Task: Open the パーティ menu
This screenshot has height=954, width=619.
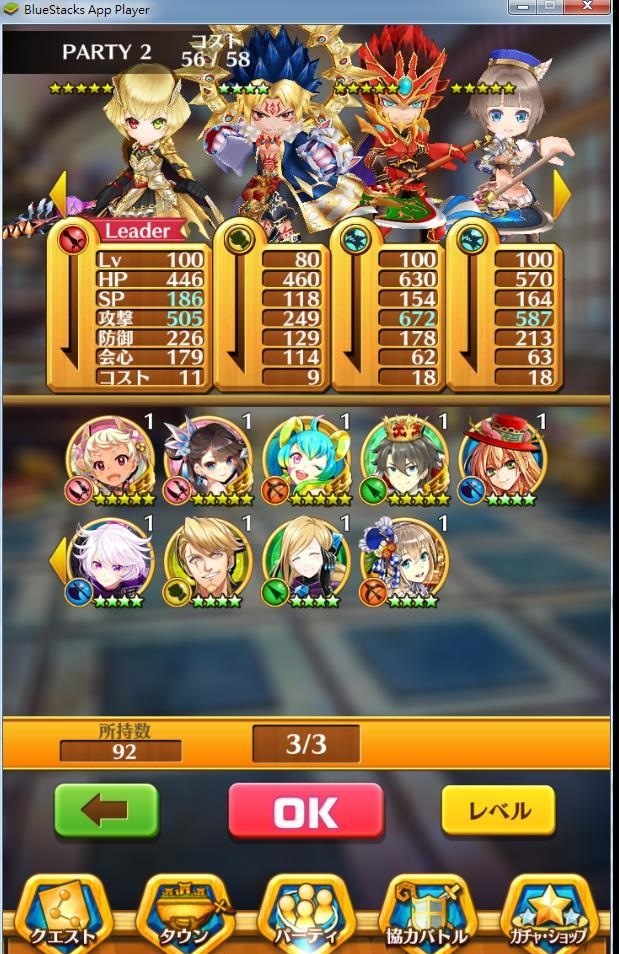Action: click(308, 915)
